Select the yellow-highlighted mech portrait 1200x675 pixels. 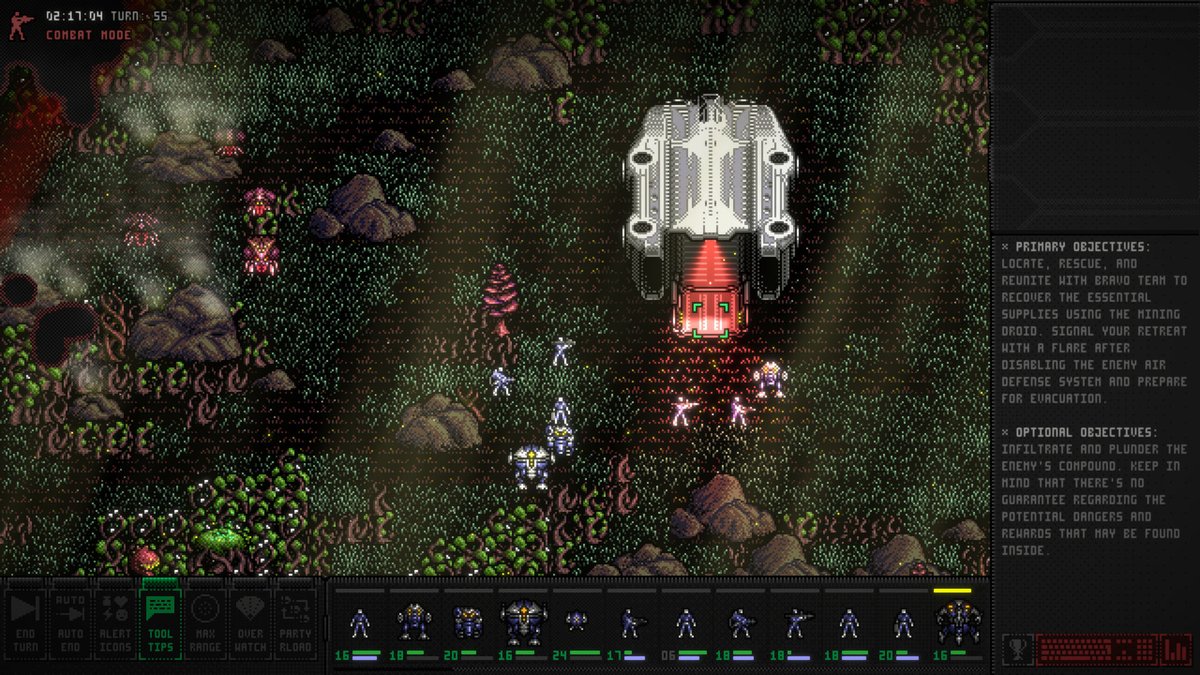(x=956, y=623)
